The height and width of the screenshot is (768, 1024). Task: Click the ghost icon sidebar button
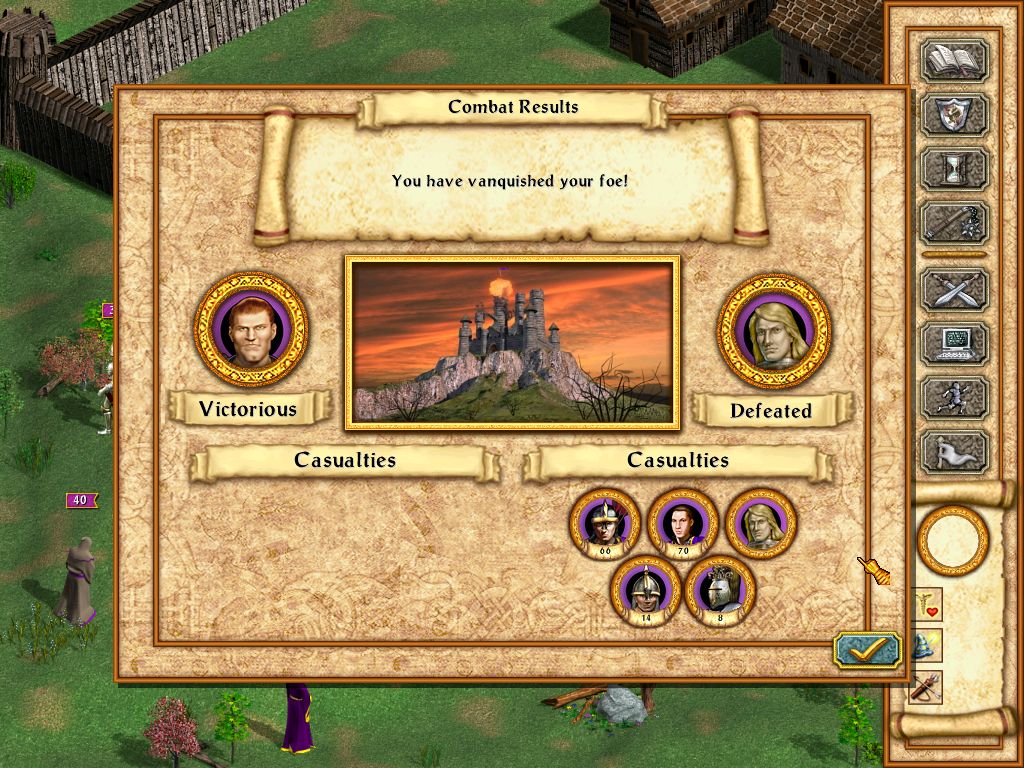pyautogui.click(x=954, y=451)
